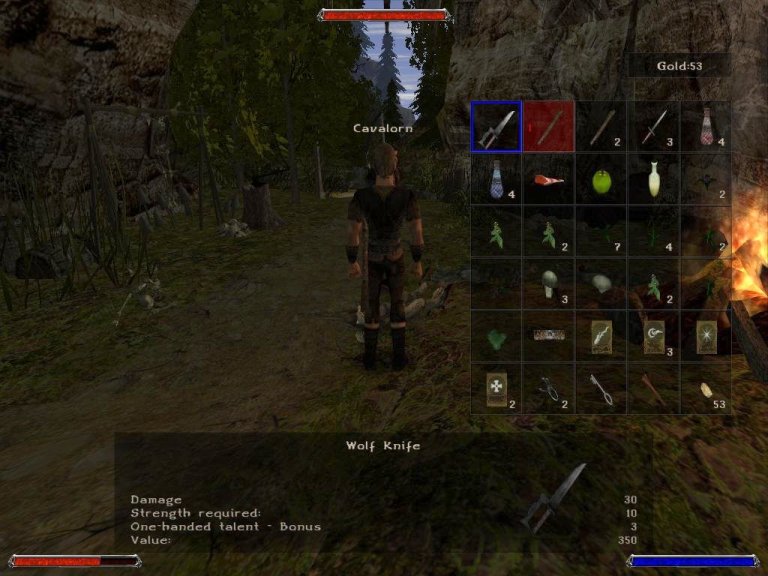Viewport: 768px width, 576px height.
Task: Choose the blue mana potion slot
Action: (x=496, y=178)
